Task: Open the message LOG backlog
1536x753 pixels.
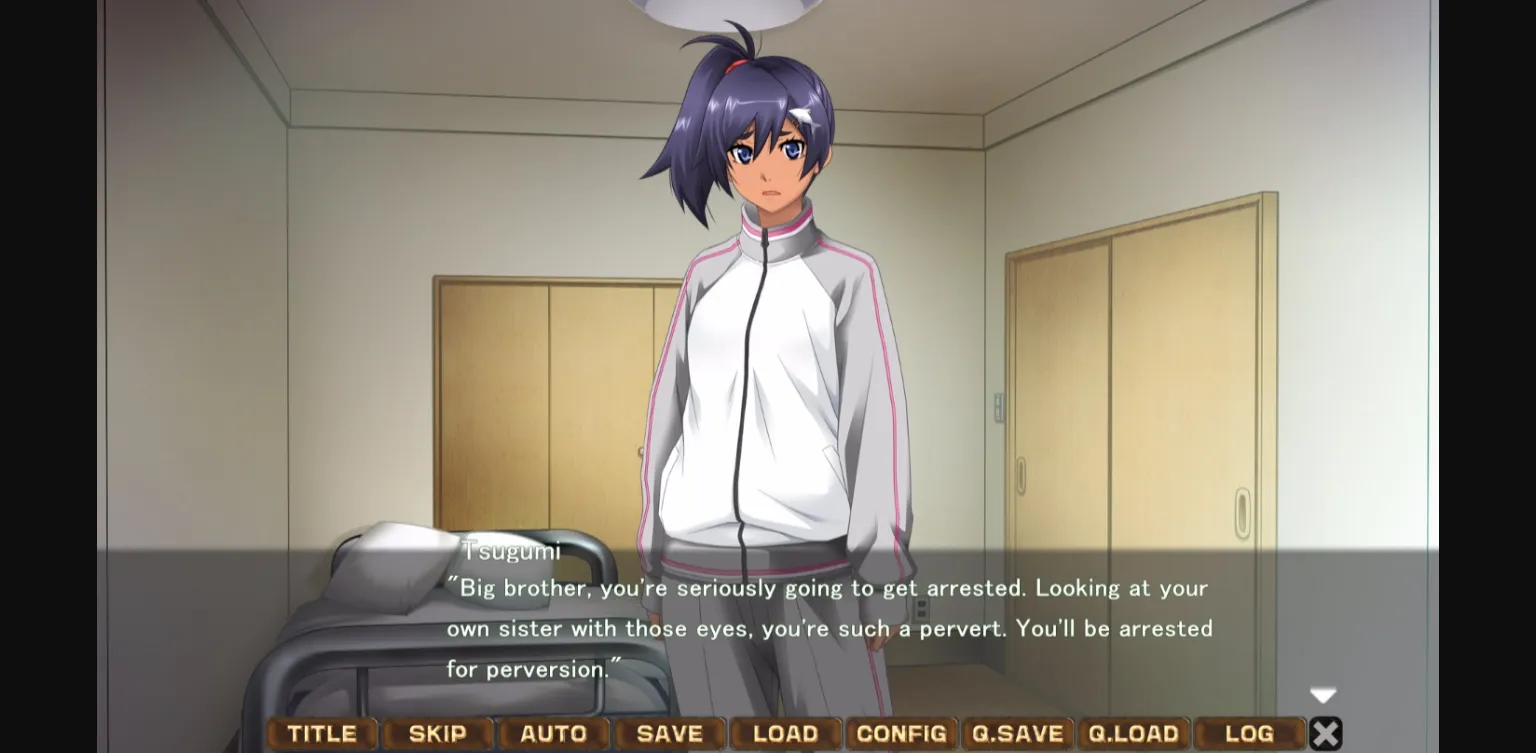Action: (1252, 733)
